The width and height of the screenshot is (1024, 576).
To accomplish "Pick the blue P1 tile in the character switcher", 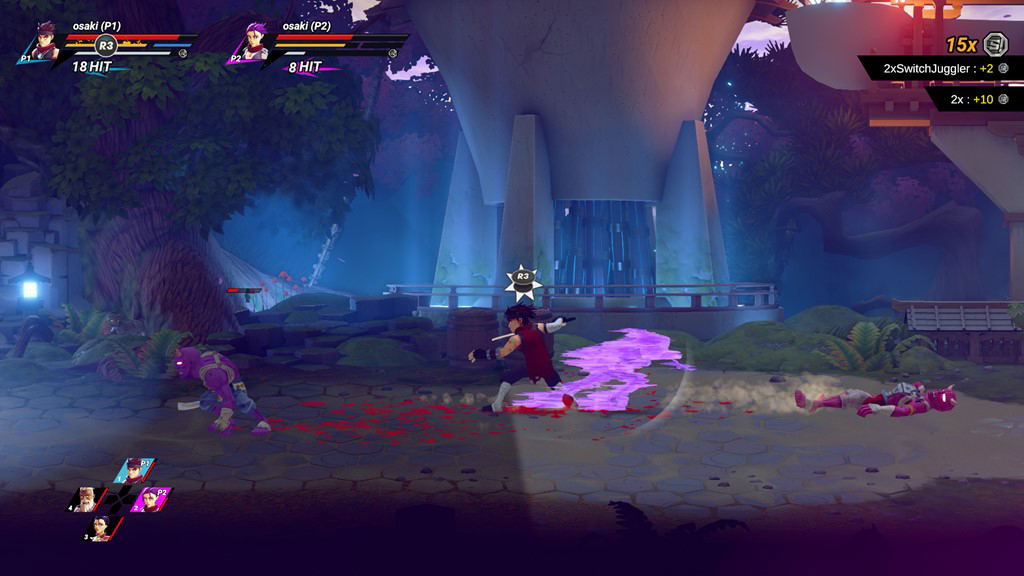I will point(133,470).
